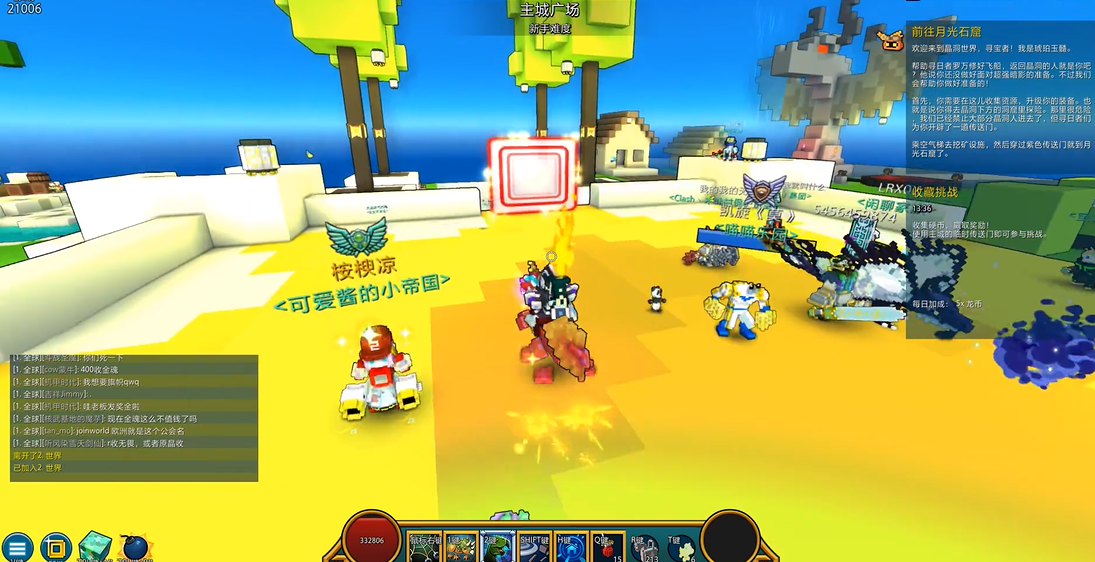The height and width of the screenshot is (562, 1095).
Task: Select the blue bomb icon
Action: pyautogui.click(x=134, y=547)
